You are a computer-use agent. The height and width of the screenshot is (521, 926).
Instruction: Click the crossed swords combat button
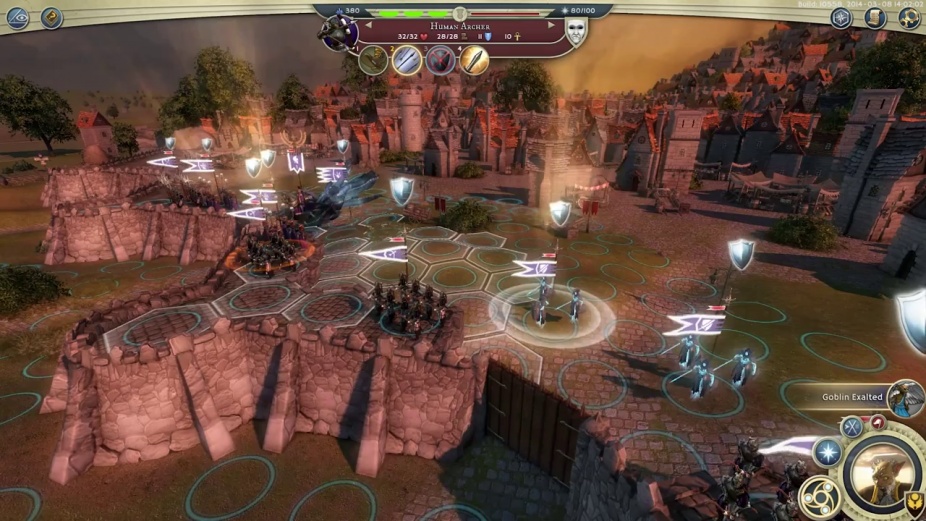pos(851,427)
